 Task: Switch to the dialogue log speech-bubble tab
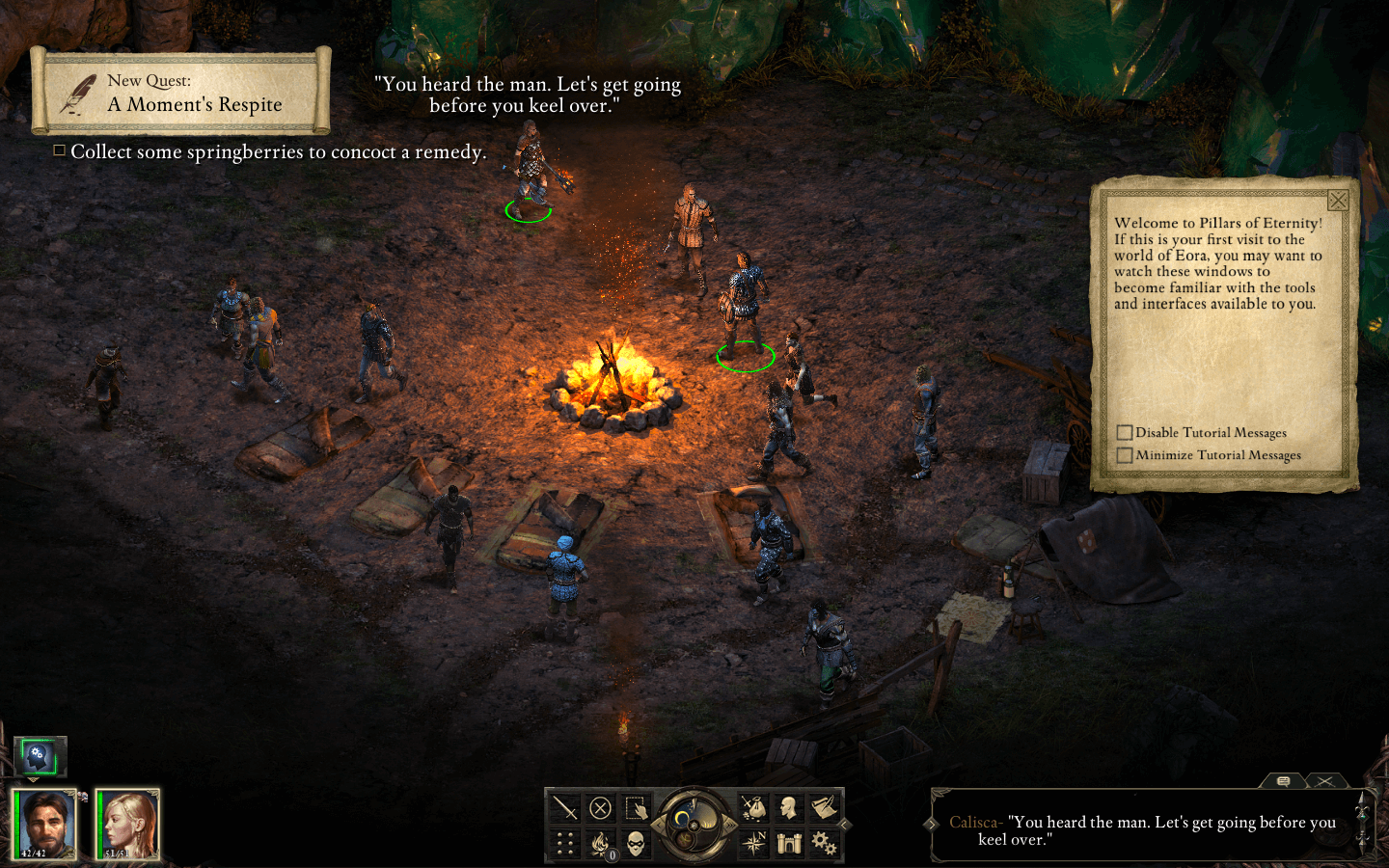point(1284,780)
